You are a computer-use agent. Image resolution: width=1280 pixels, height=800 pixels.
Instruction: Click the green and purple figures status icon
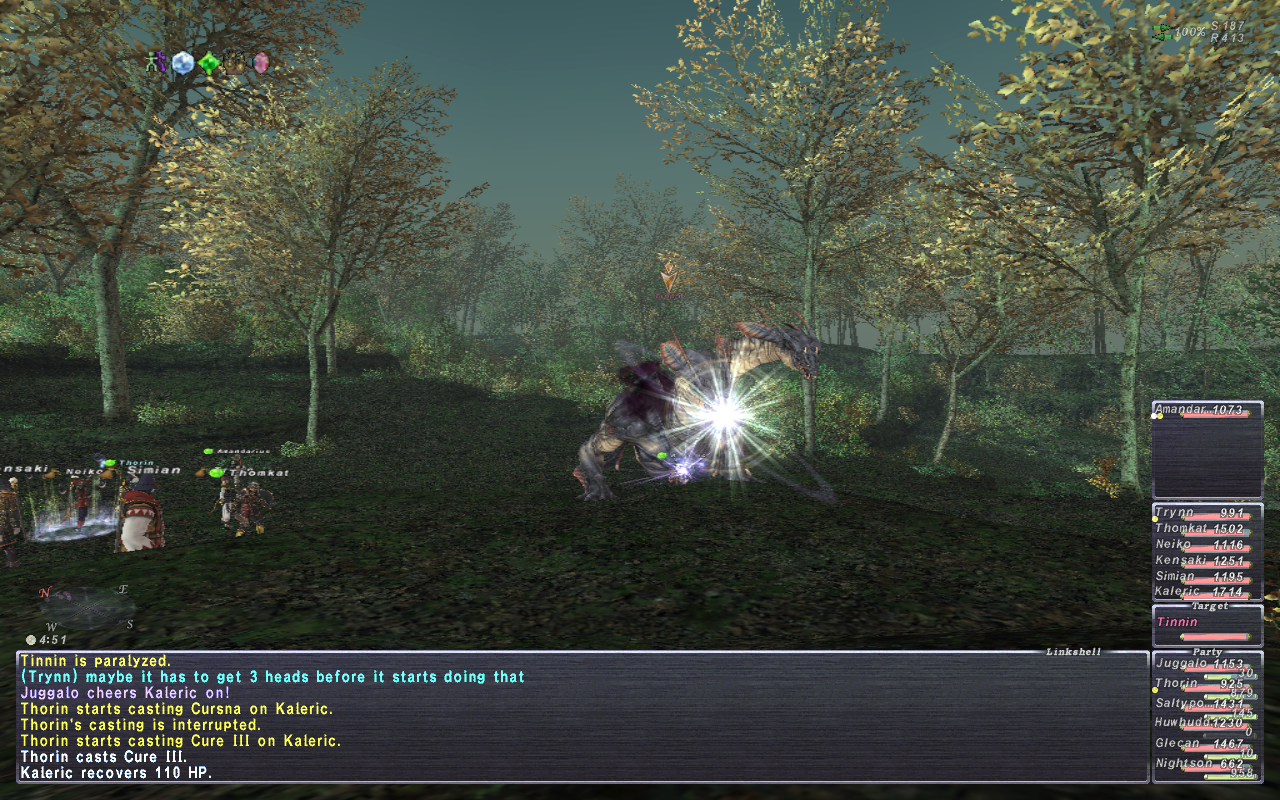coord(155,63)
